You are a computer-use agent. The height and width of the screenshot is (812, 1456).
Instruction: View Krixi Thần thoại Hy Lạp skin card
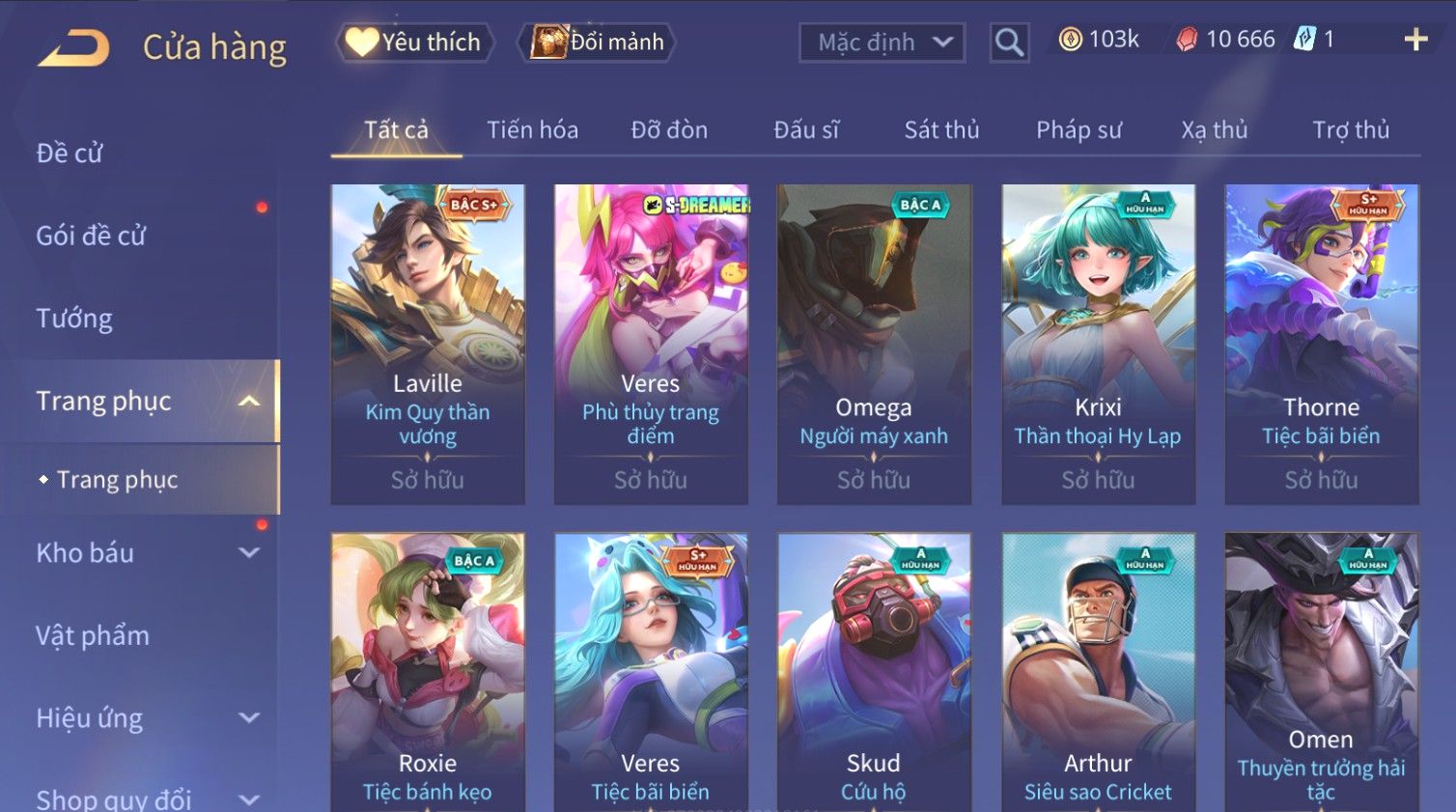[x=1098, y=343]
